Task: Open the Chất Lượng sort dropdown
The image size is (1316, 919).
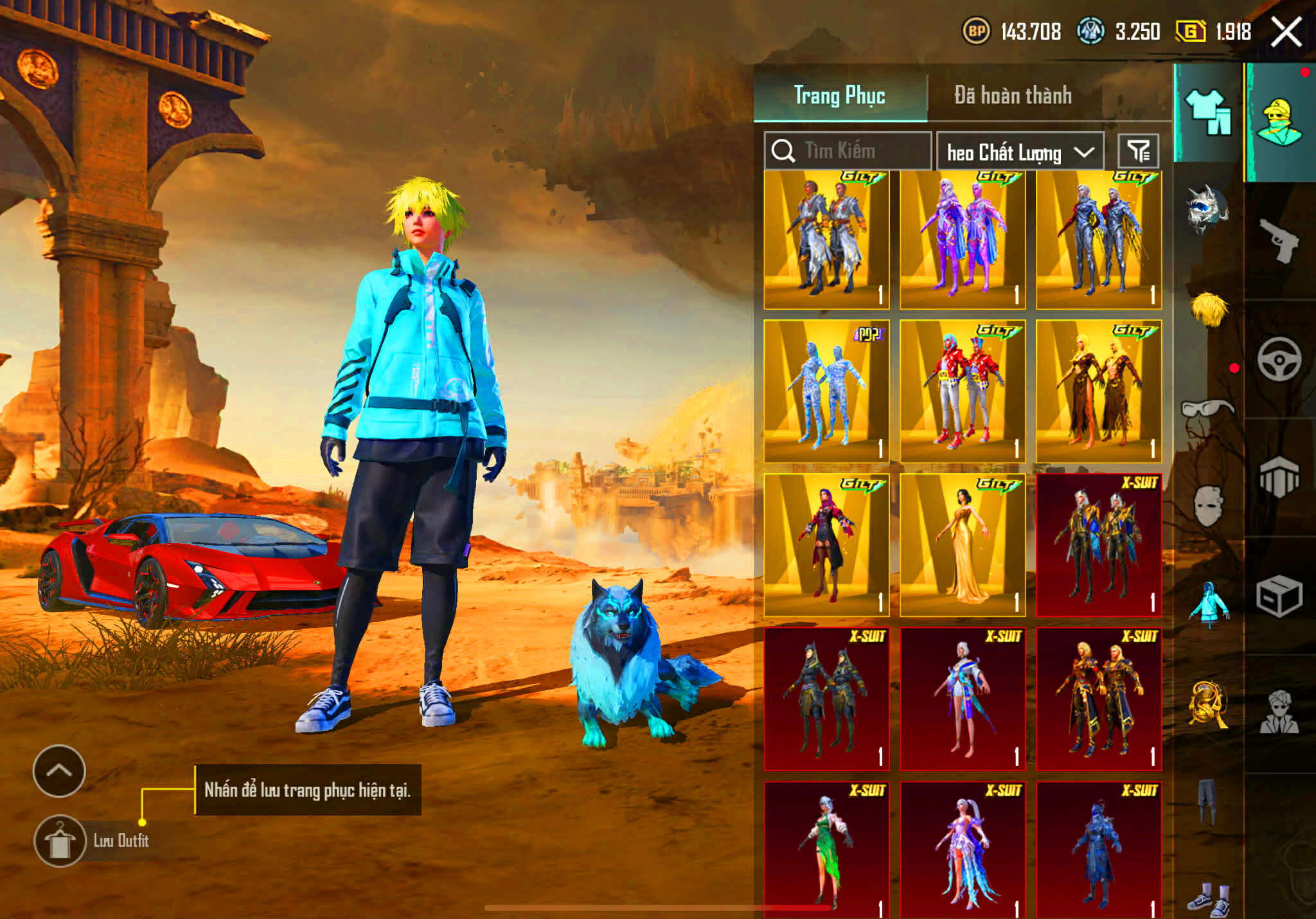Action: [x=1020, y=152]
